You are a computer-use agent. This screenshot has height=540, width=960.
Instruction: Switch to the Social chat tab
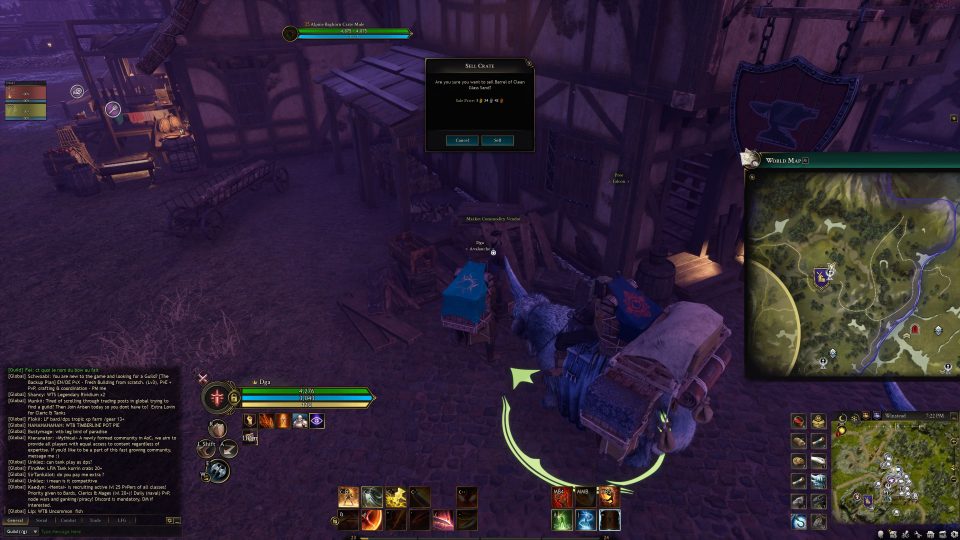(x=42, y=520)
